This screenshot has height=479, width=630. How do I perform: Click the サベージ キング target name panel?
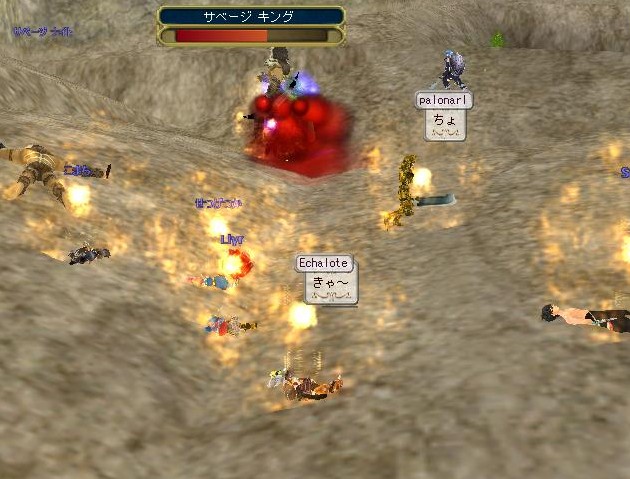pos(251,16)
